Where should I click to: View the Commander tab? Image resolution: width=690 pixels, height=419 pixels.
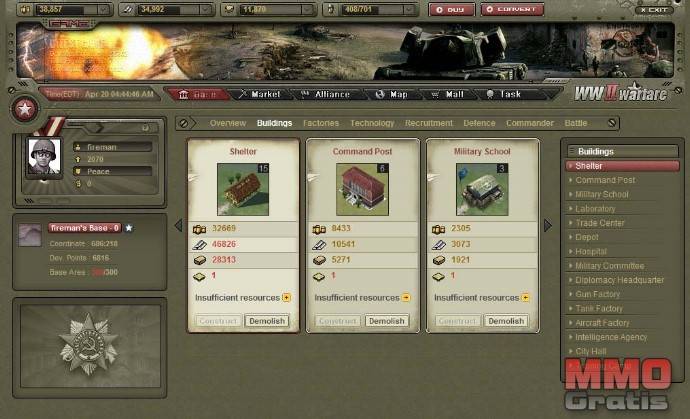coord(530,123)
